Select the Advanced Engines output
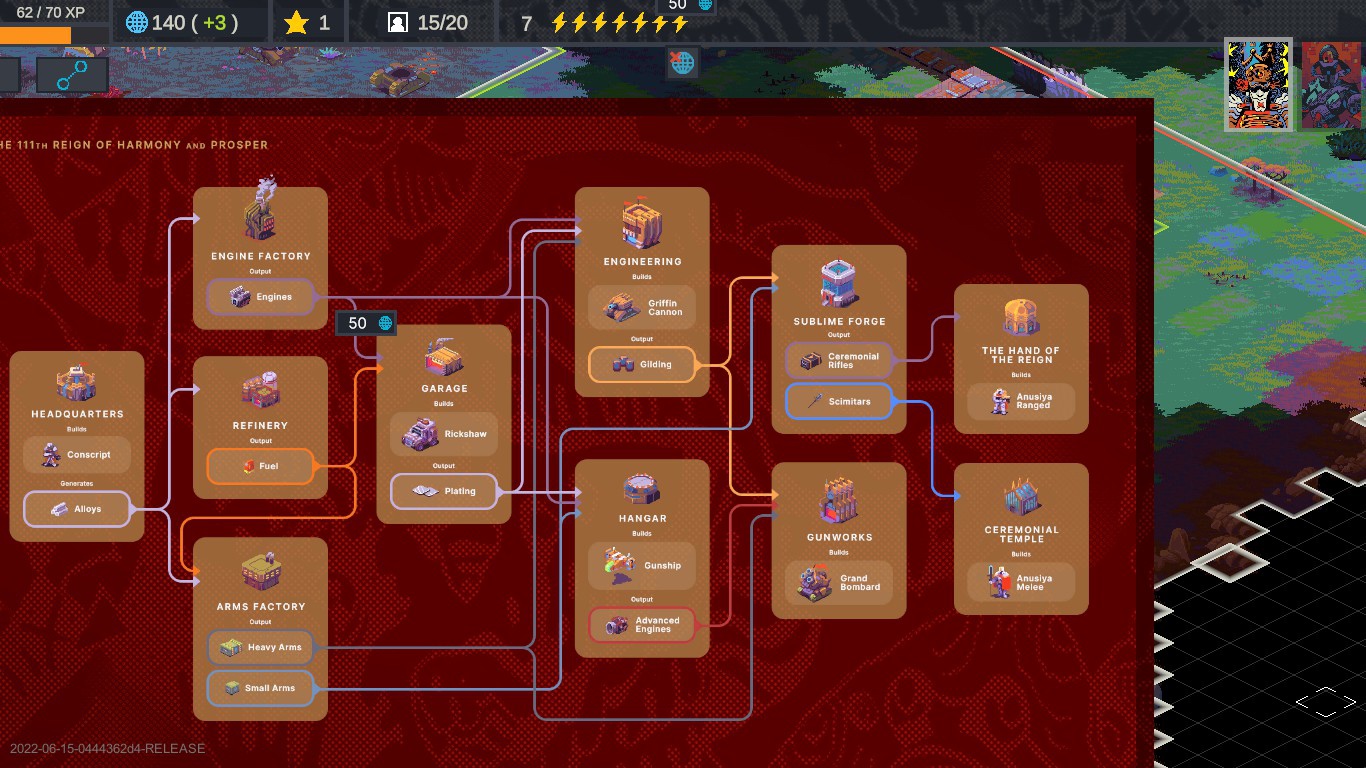The width and height of the screenshot is (1366, 768). click(642, 625)
